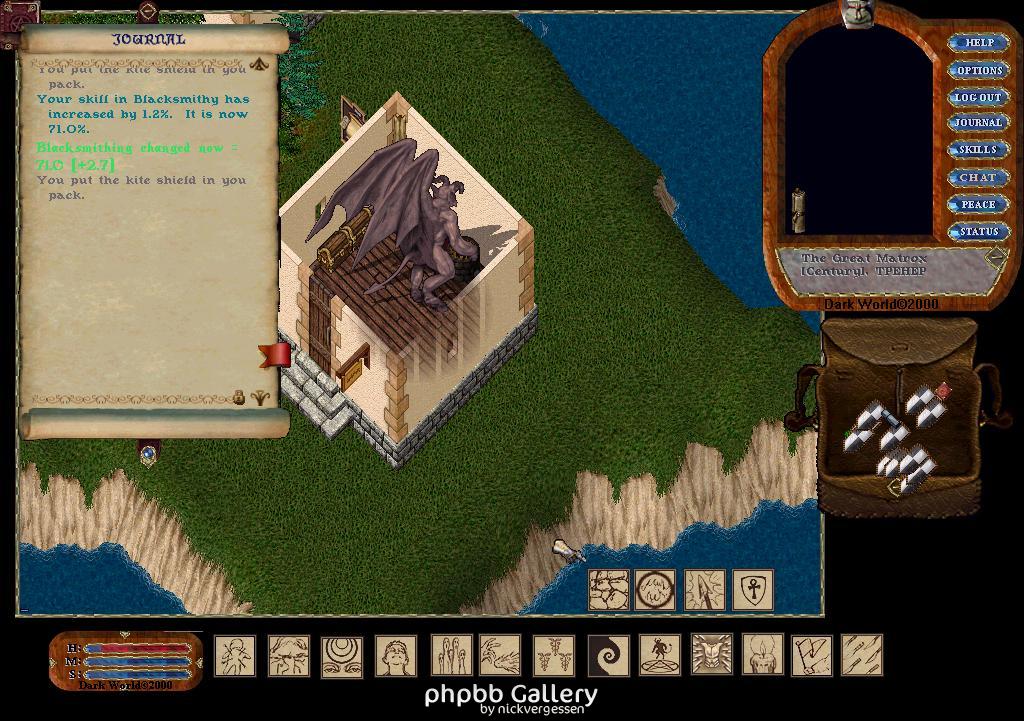Show the character Status bar
This screenshot has height=721, width=1024.
coord(977,231)
